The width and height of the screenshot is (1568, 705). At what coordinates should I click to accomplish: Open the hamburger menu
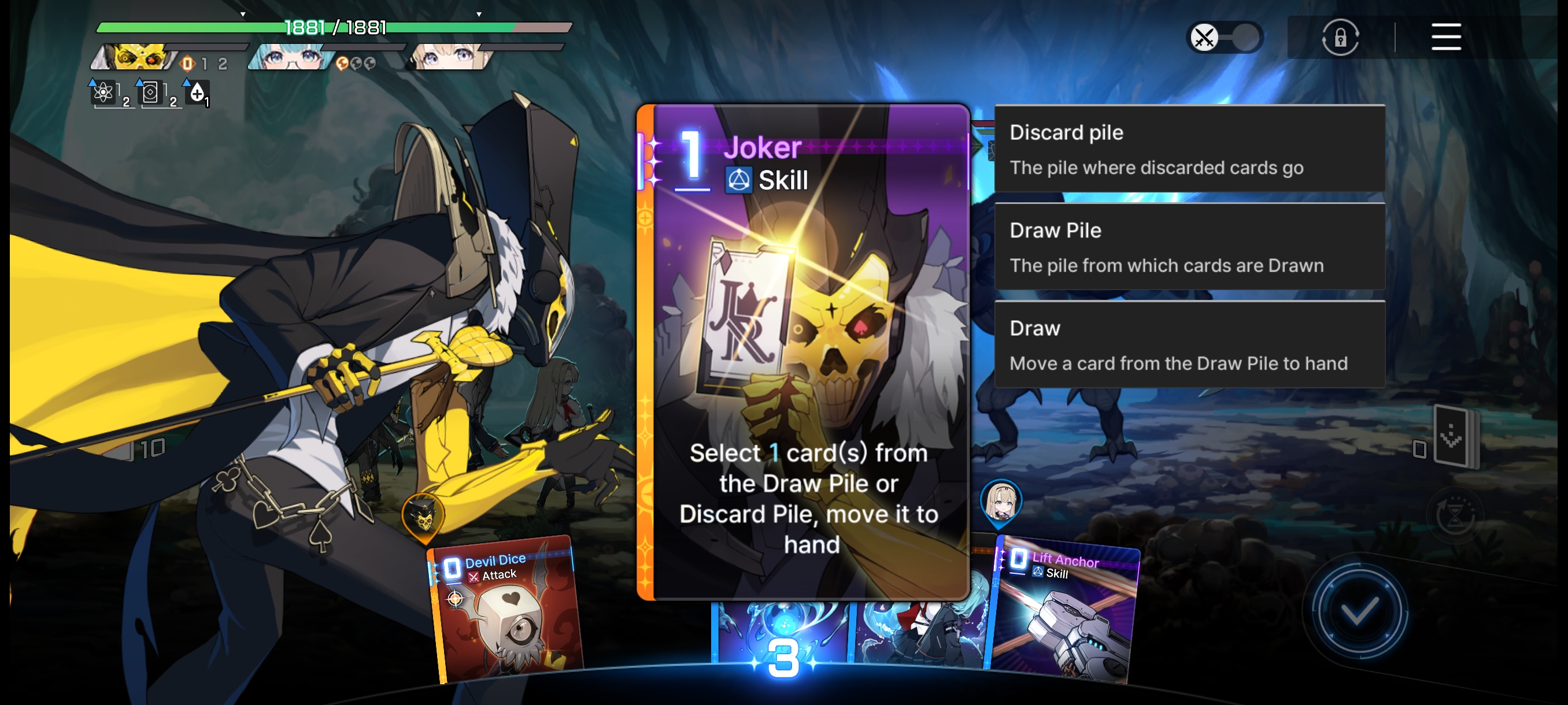[1445, 37]
